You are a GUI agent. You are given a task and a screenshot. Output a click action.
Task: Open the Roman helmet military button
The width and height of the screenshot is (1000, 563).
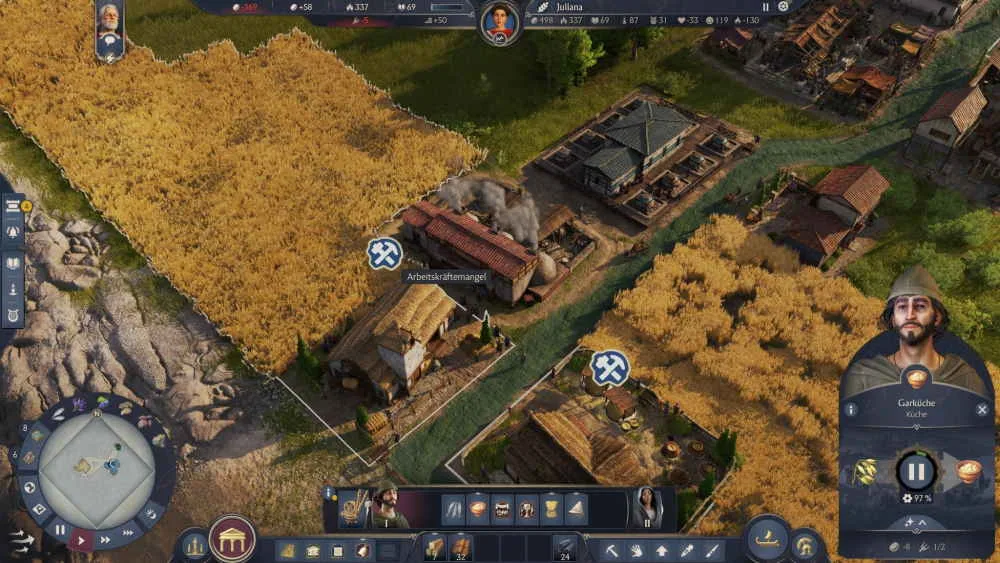pyautogui.click(x=807, y=546)
